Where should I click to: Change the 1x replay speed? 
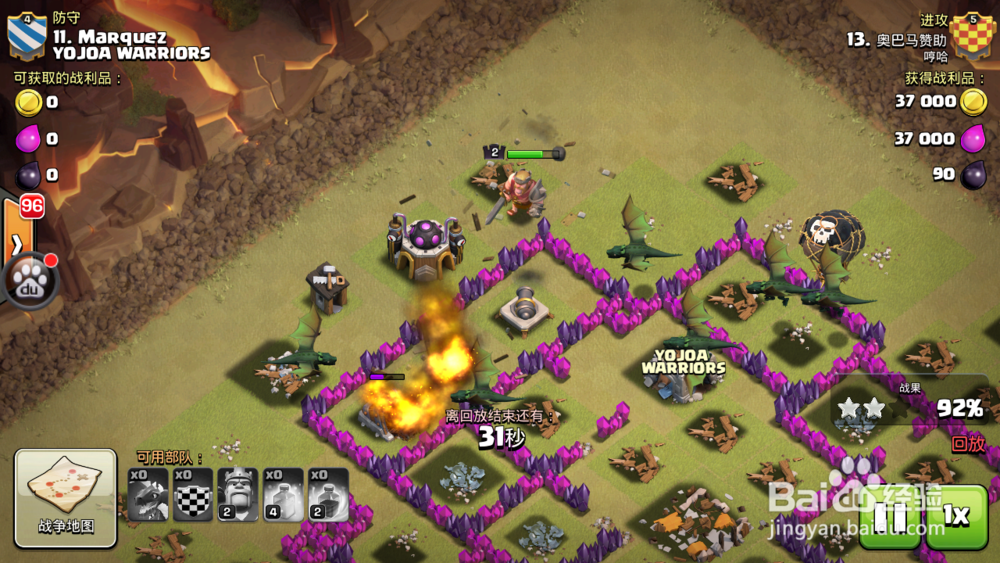pos(956,516)
